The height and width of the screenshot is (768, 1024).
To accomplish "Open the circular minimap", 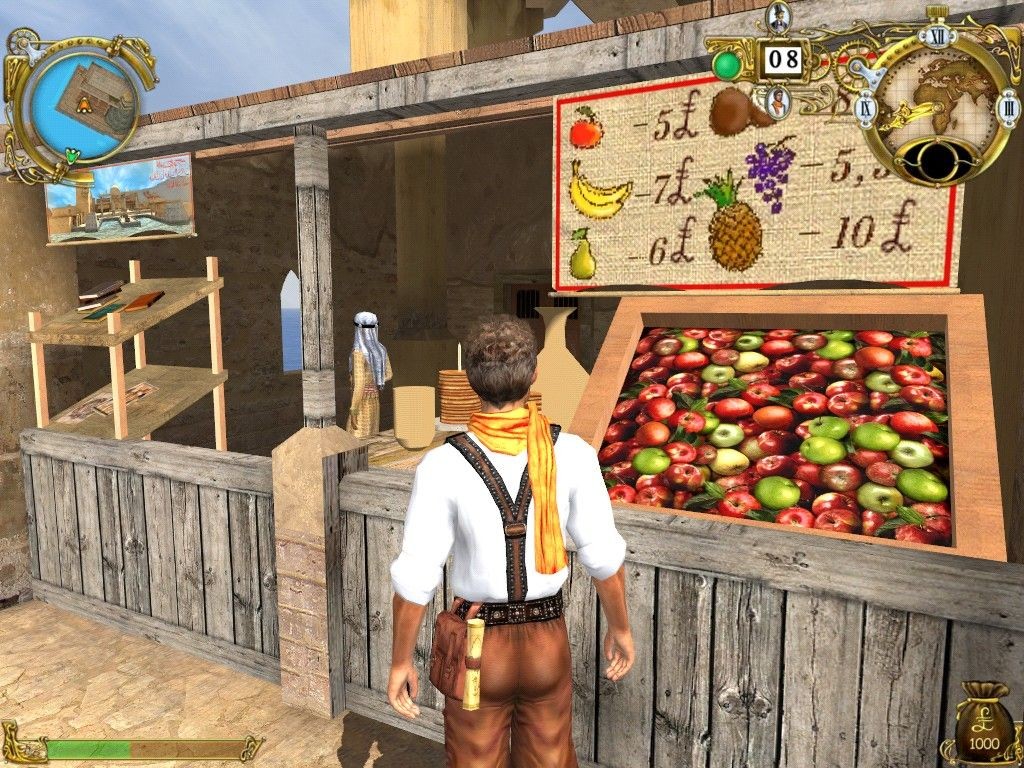I will pos(84,98).
